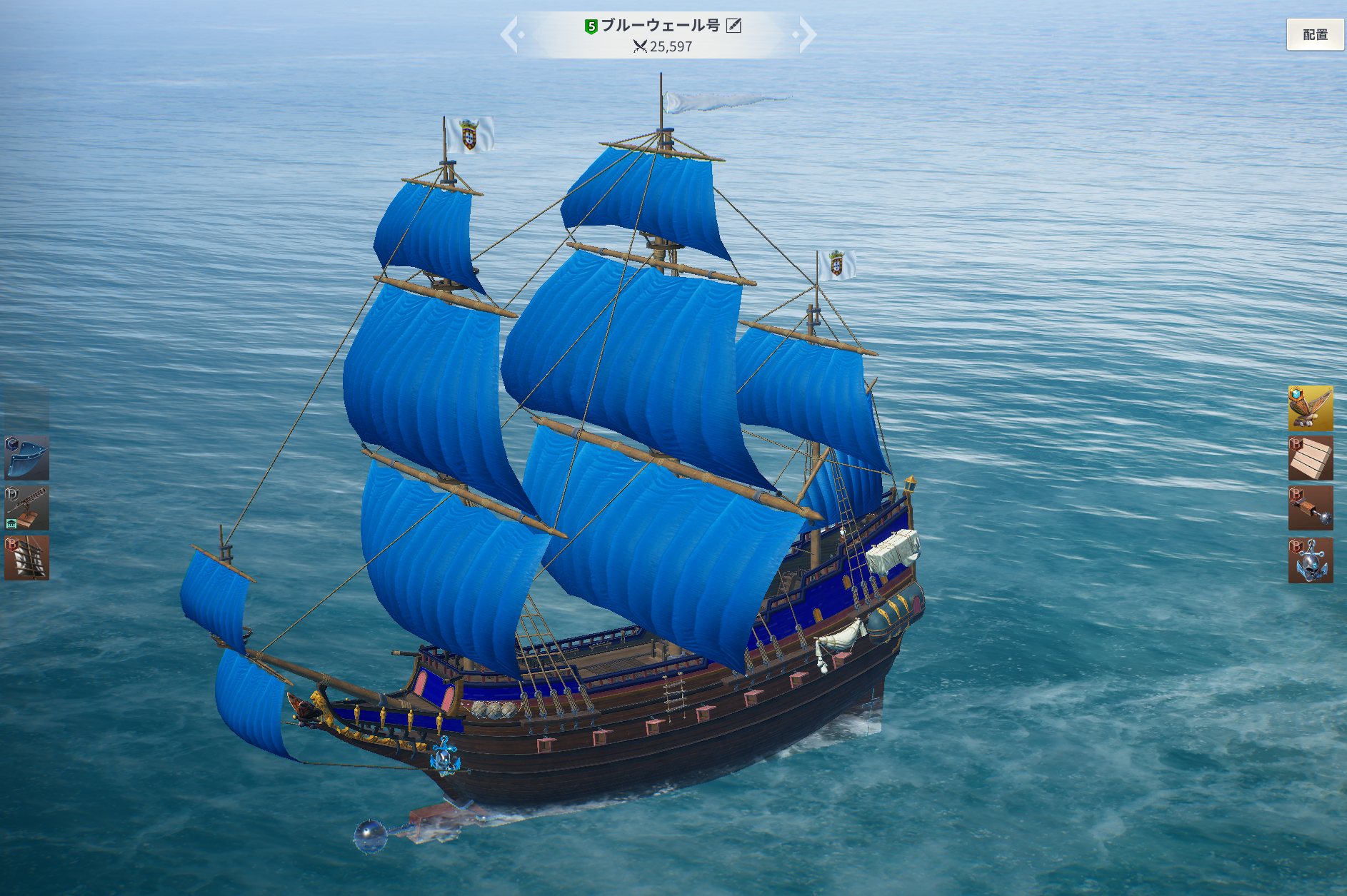Open the skull anchor equipment slot
Image resolution: width=1347 pixels, height=896 pixels.
pyautogui.click(x=1310, y=560)
